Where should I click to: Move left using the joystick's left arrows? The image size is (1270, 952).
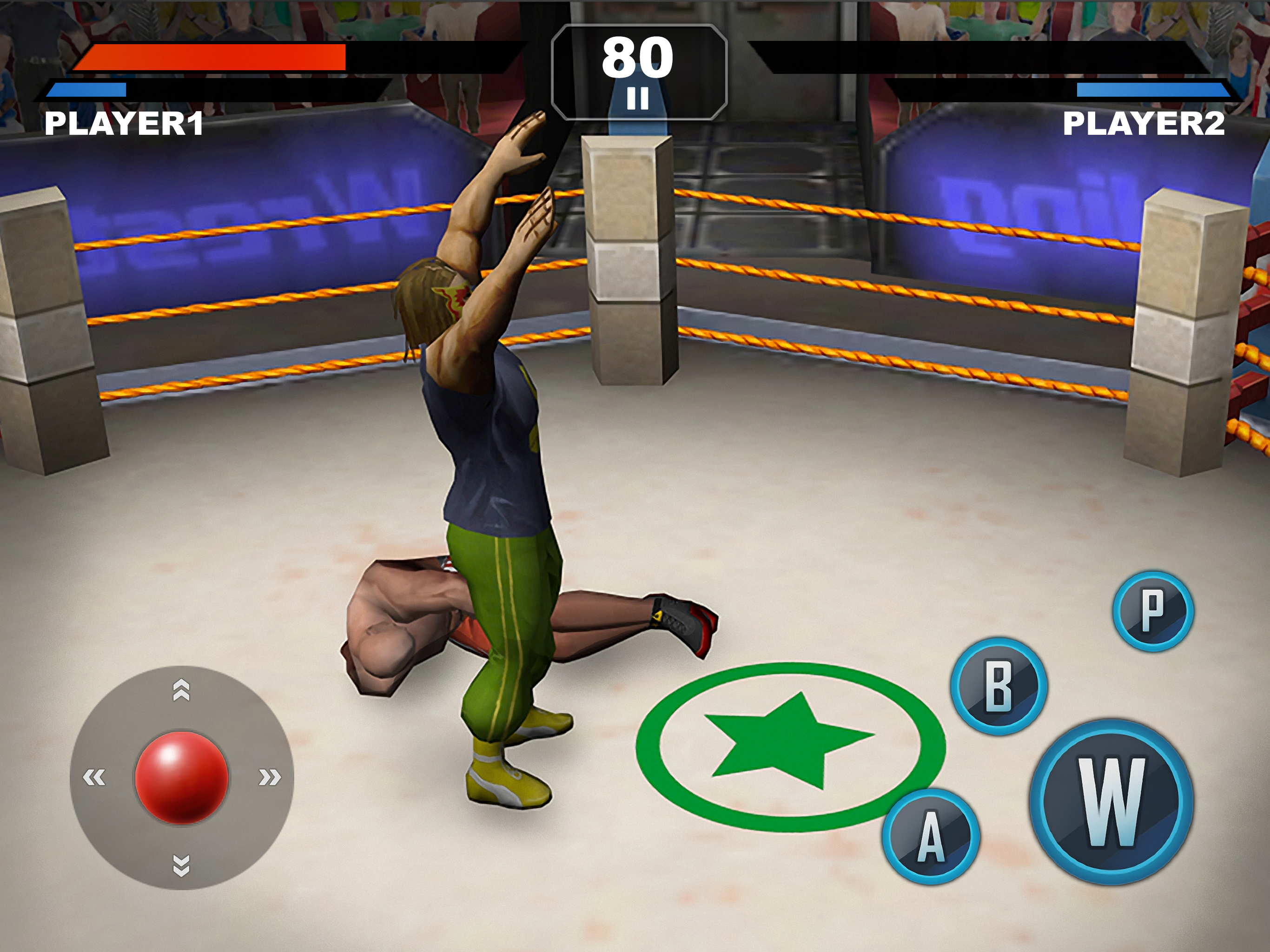coord(94,777)
